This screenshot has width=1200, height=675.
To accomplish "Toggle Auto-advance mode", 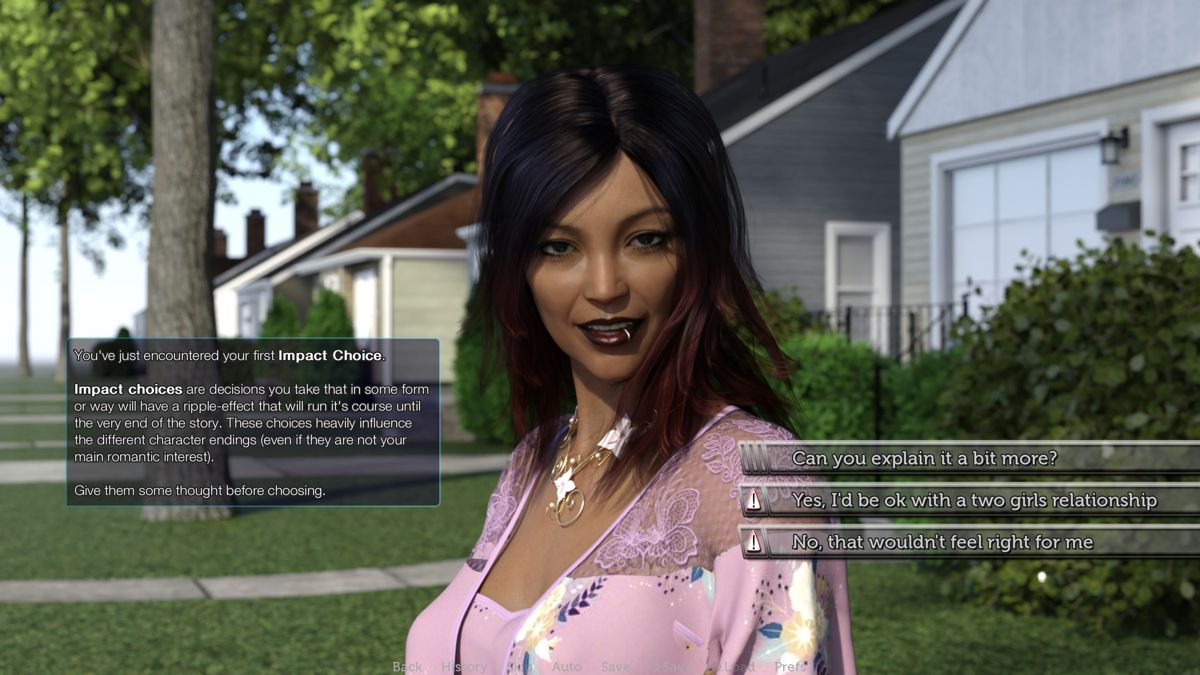I will [566, 667].
